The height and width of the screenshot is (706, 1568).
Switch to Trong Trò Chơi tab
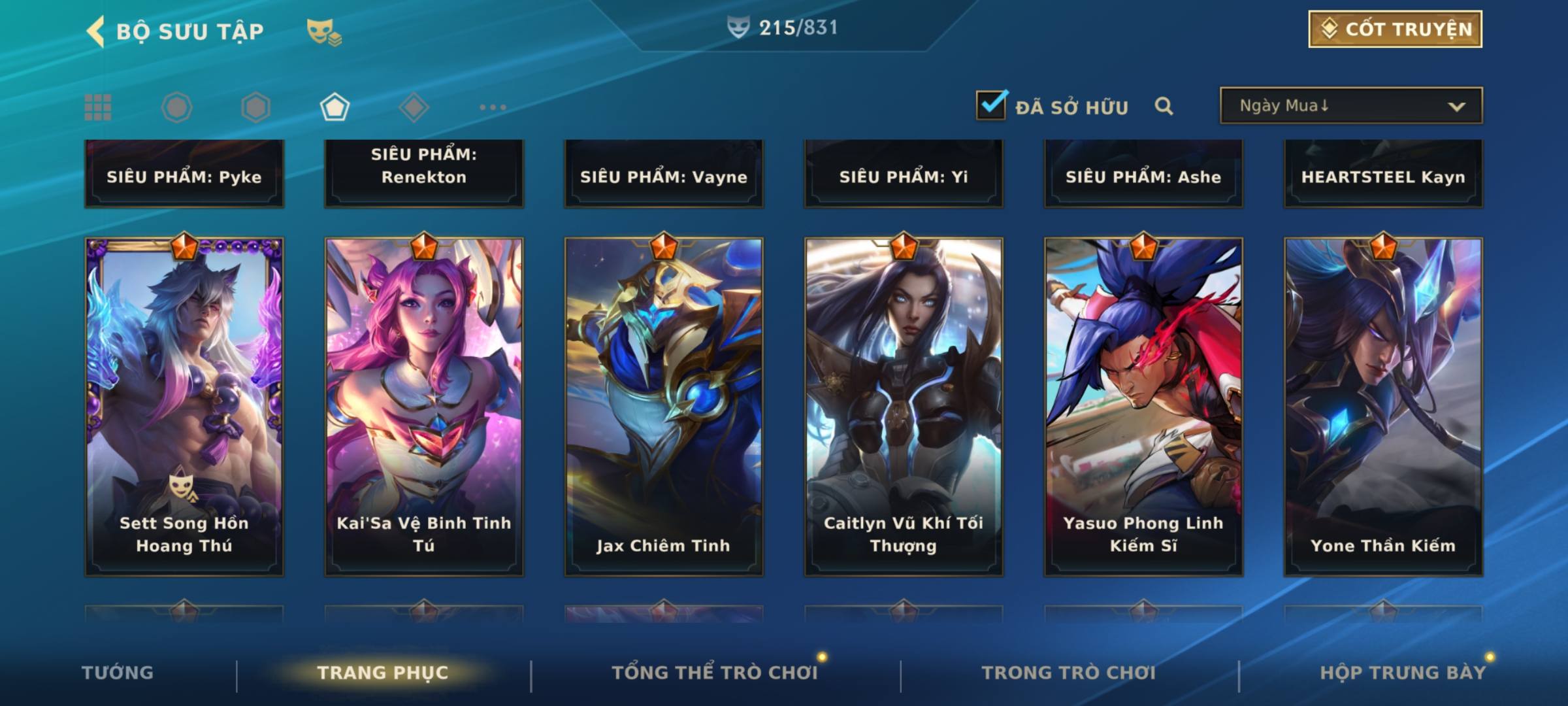1069,673
